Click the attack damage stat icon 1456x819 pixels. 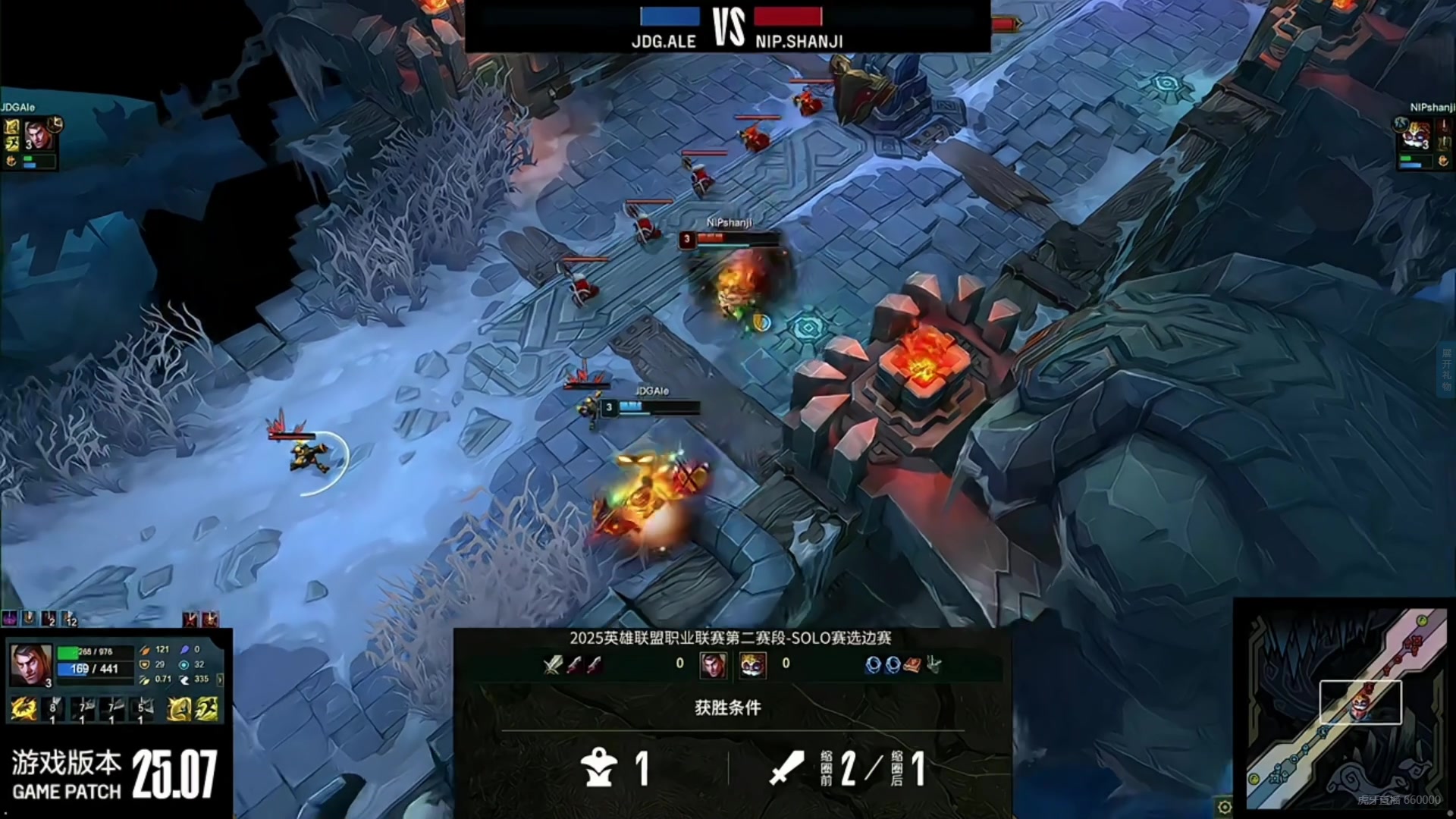tap(146, 650)
